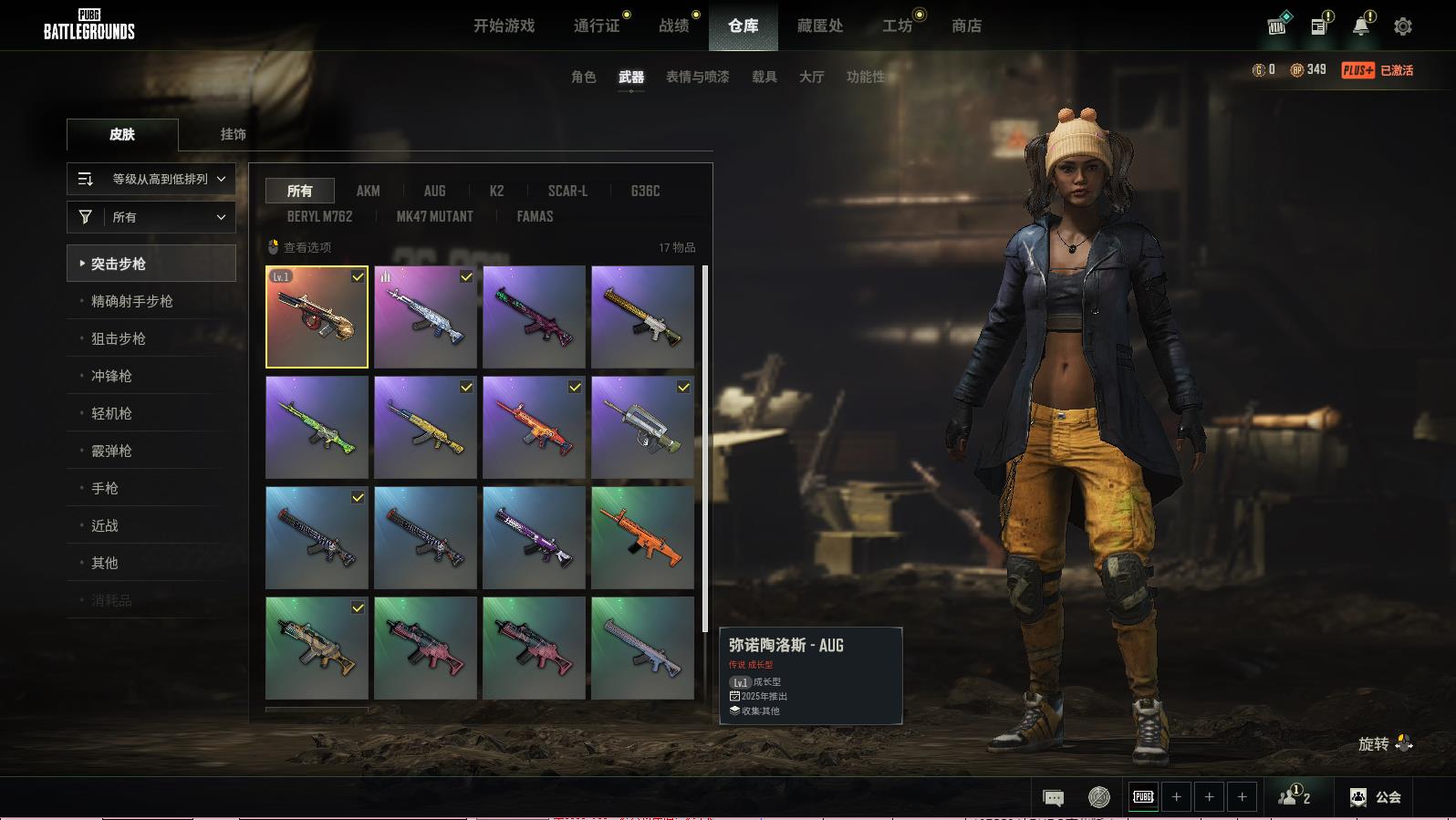The image size is (1456, 820).
Task: Filter skins by AKM
Action: click(x=368, y=191)
